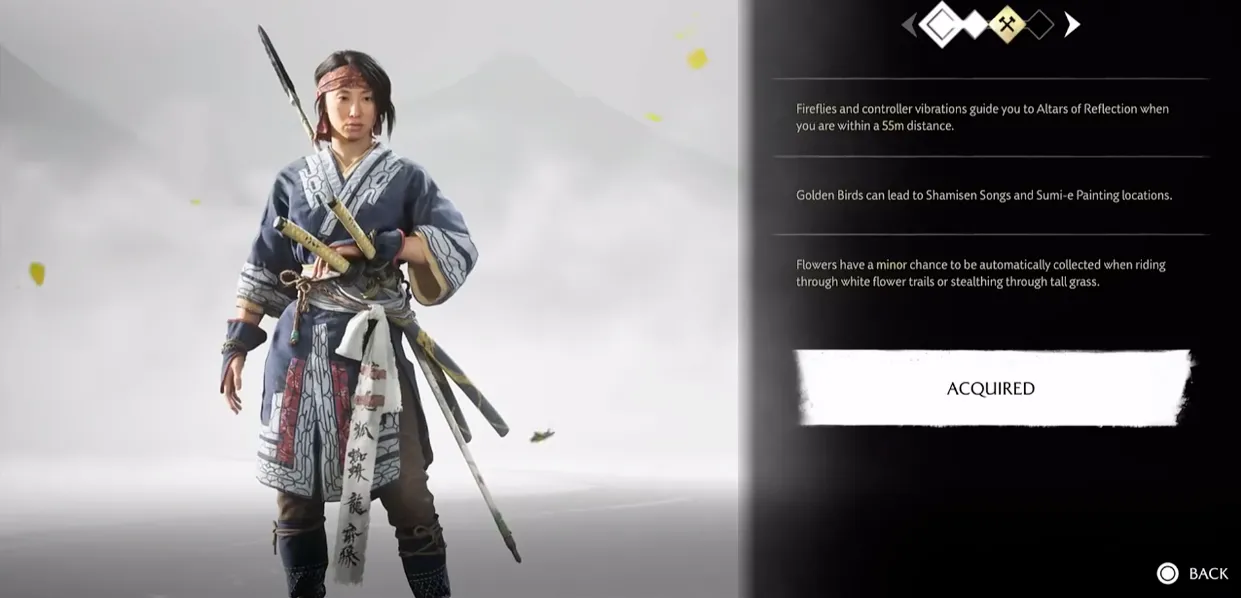The width and height of the screenshot is (1241, 598).
Task: Select the Golden Birds perk row
Action: coord(990,195)
